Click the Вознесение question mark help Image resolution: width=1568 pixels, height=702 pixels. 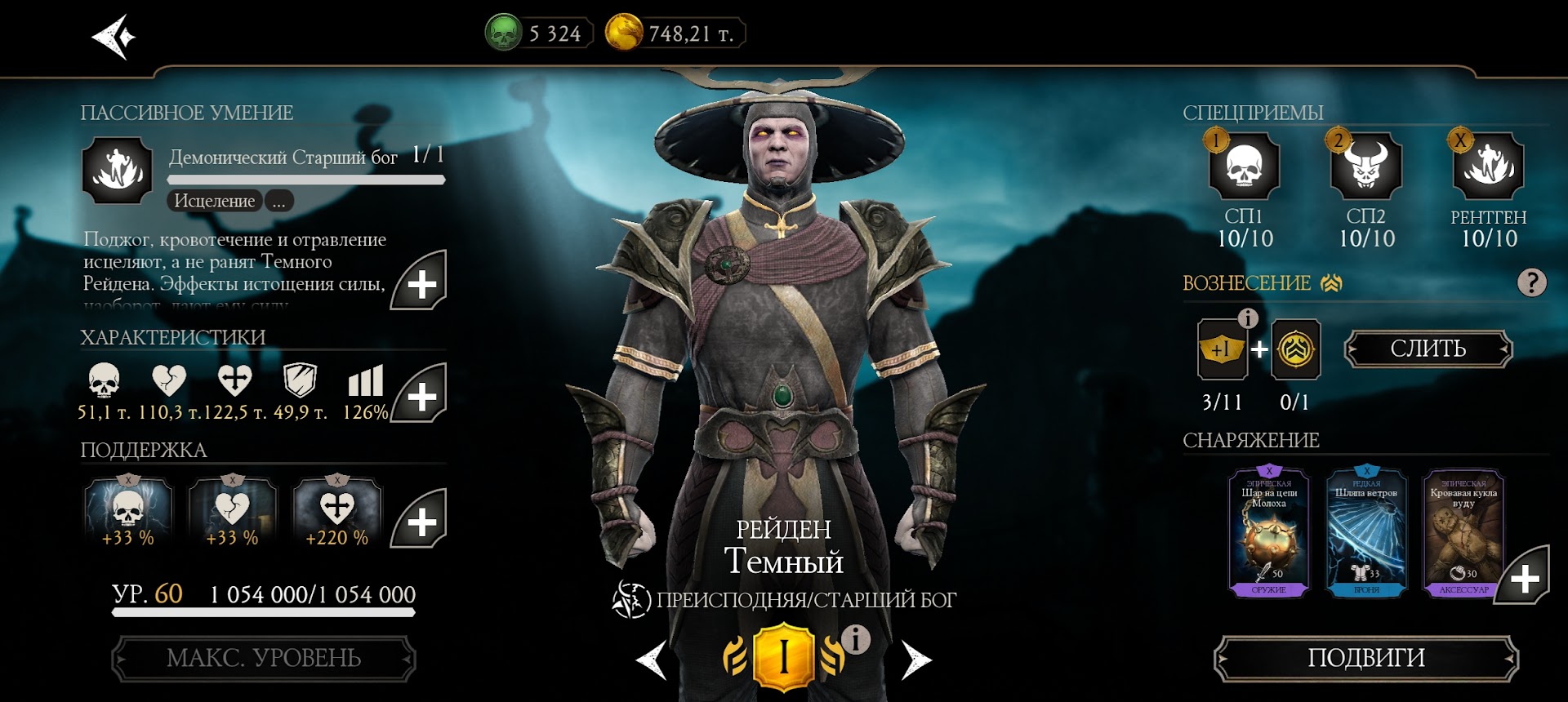point(1531,283)
